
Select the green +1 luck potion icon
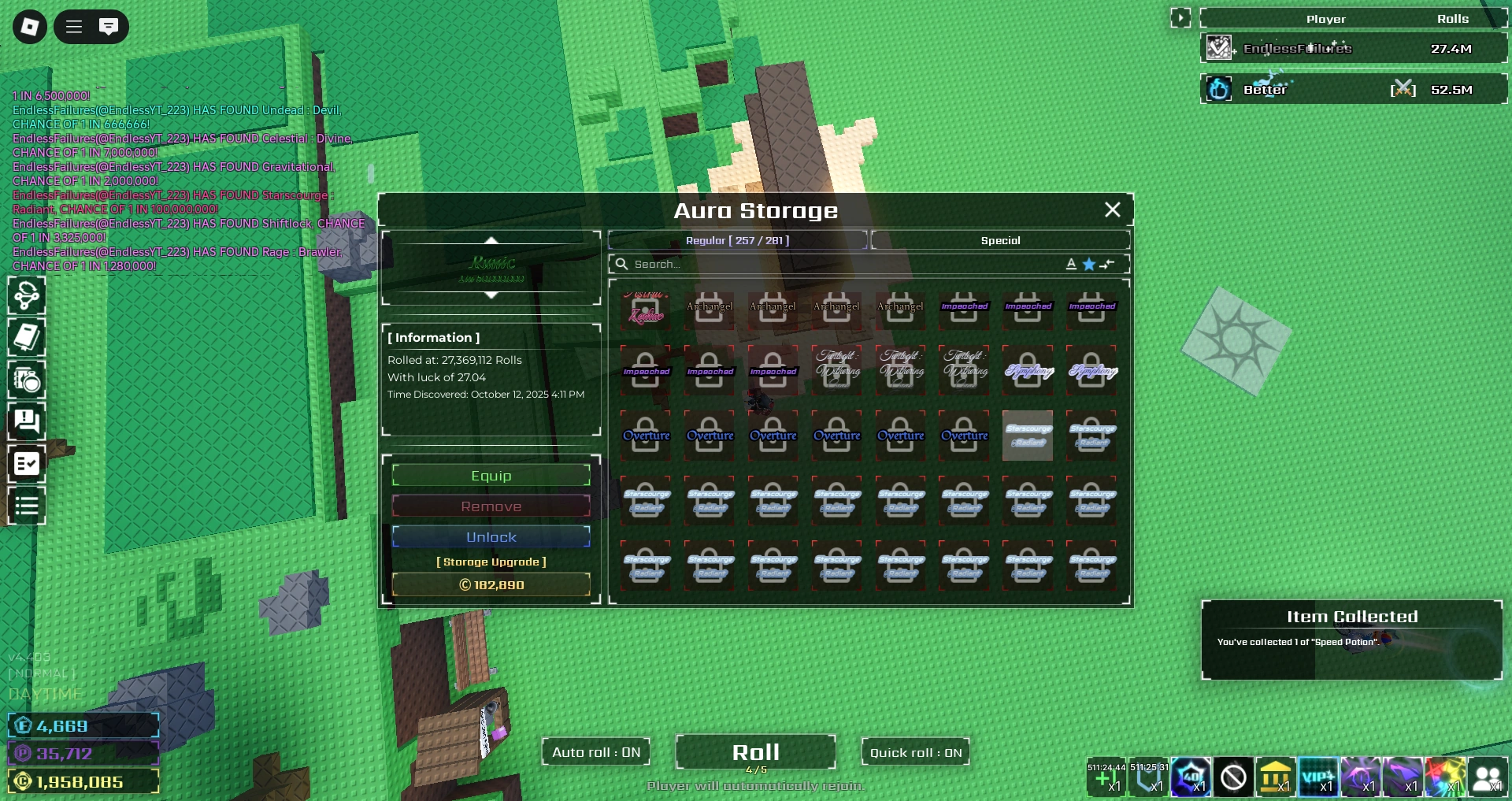1106,780
